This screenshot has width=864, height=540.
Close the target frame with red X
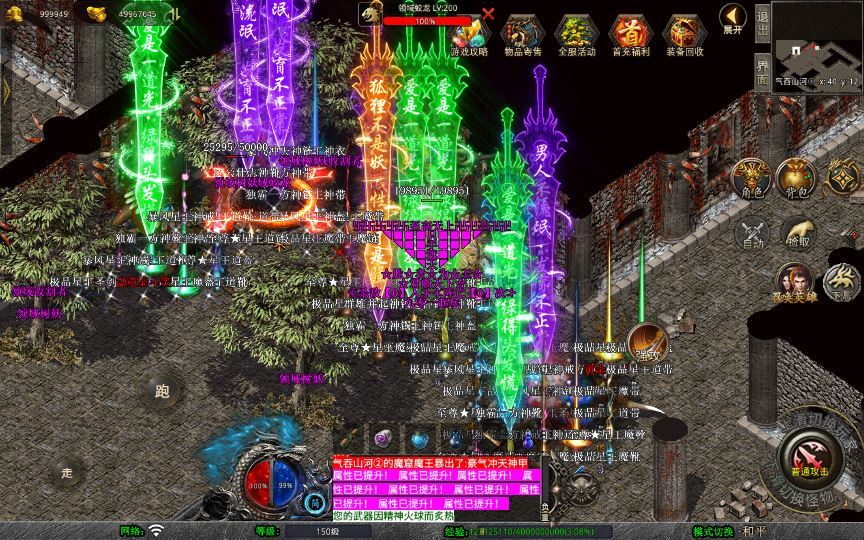pyautogui.click(x=488, y=14)
